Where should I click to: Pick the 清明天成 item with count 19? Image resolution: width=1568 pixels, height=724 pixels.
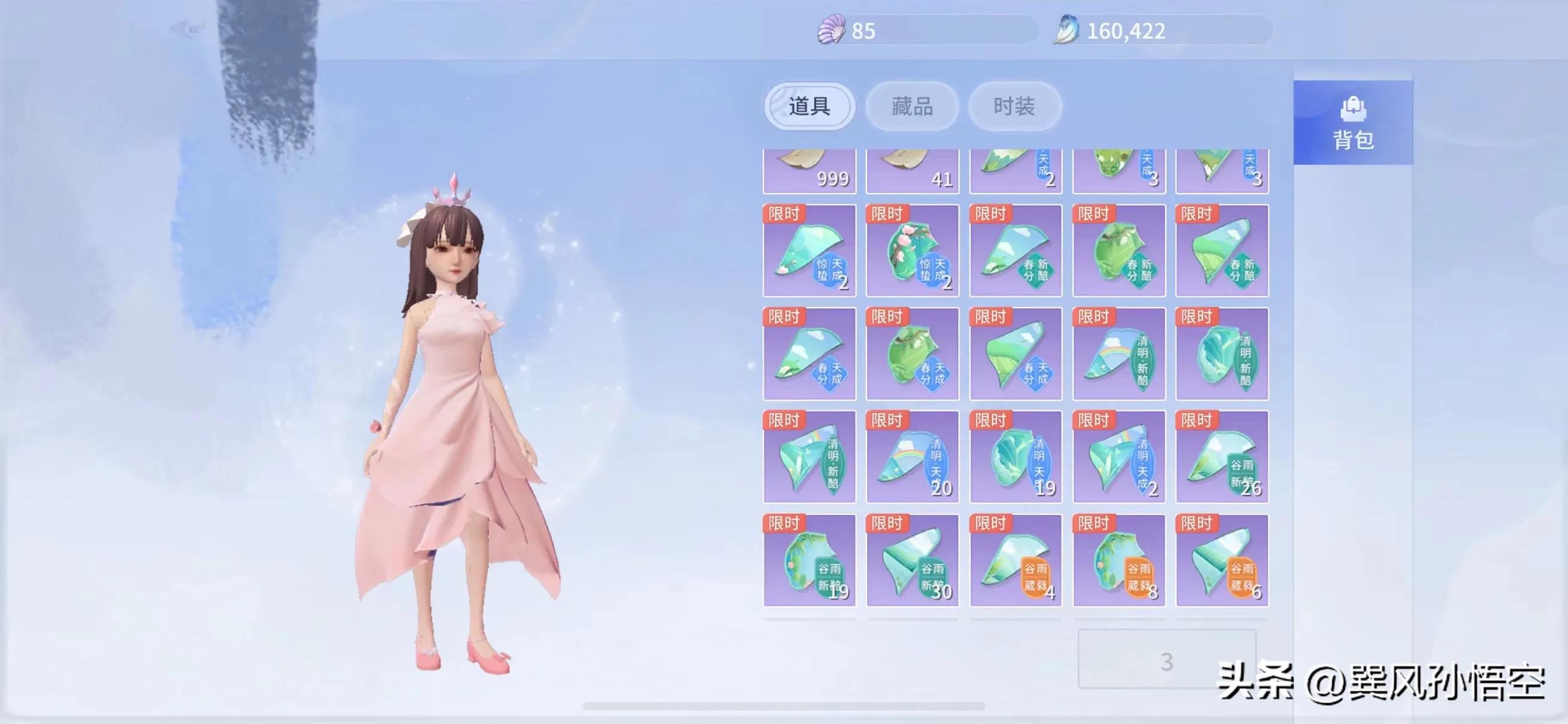point(1015,457)
